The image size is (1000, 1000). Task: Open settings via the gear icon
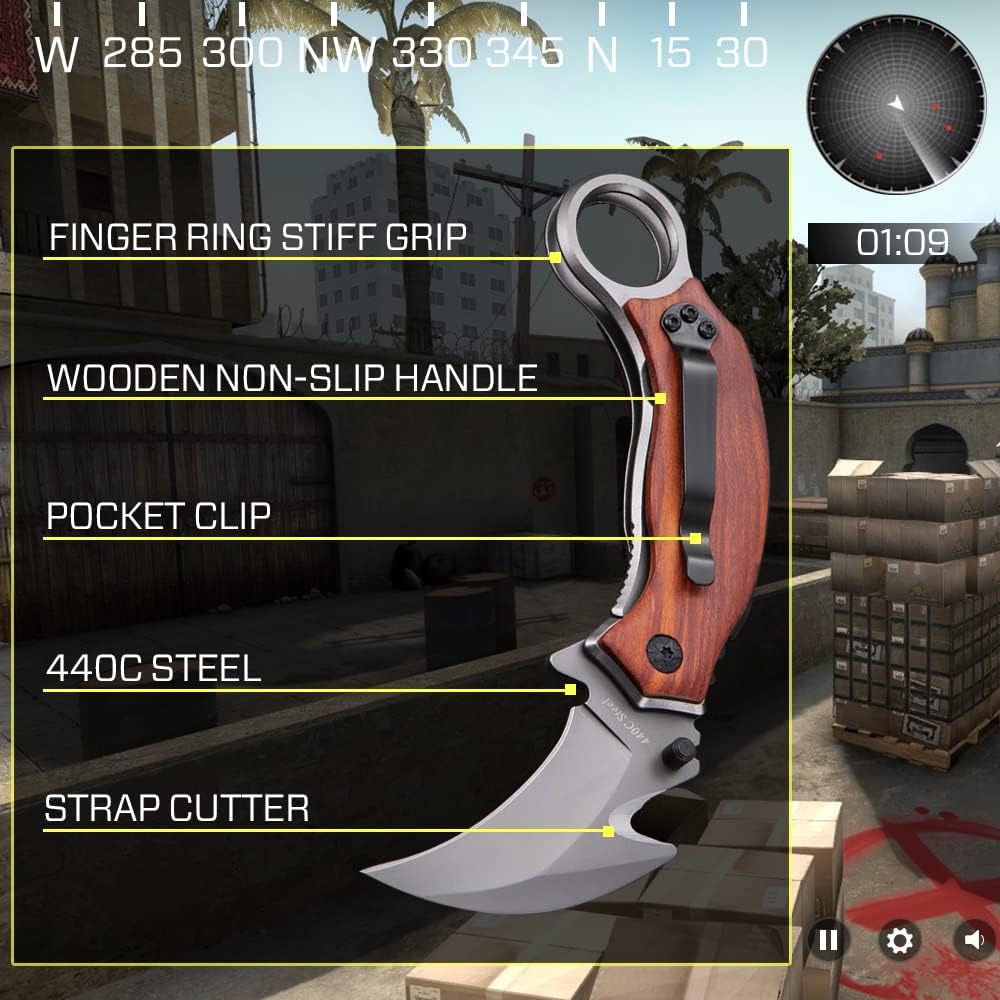pos(899,940)
